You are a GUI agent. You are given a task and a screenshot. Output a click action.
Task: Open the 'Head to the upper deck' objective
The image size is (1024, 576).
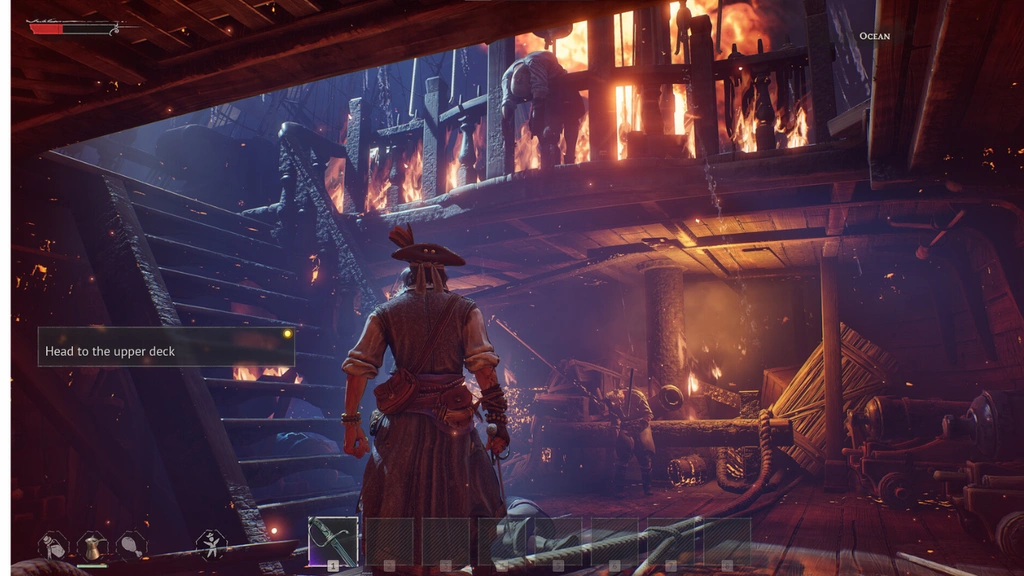coord(166,347)
